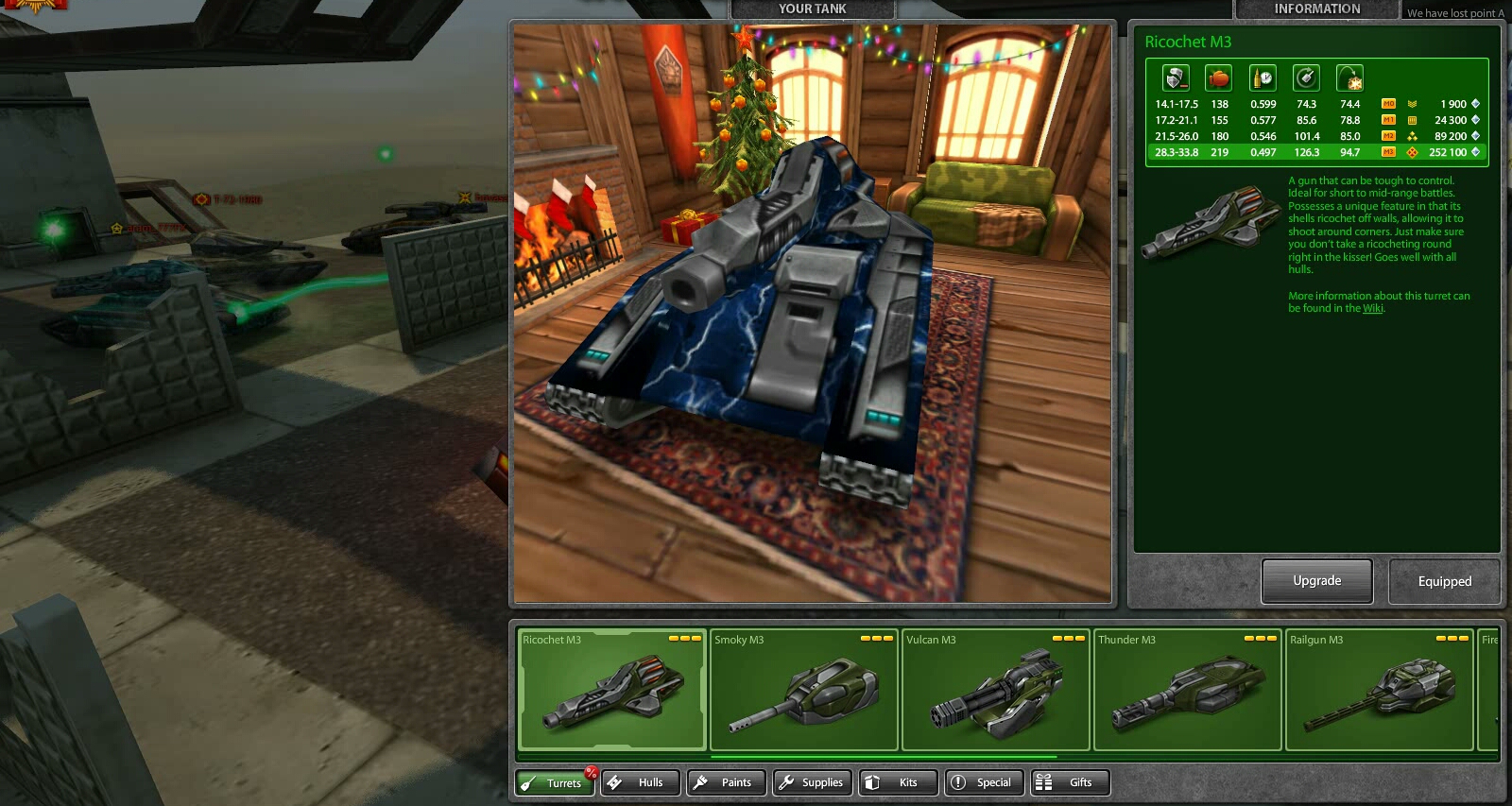Select the Thunder M3 turret card
This screenshot has width=1512, height=806.
click(1187, 690)
